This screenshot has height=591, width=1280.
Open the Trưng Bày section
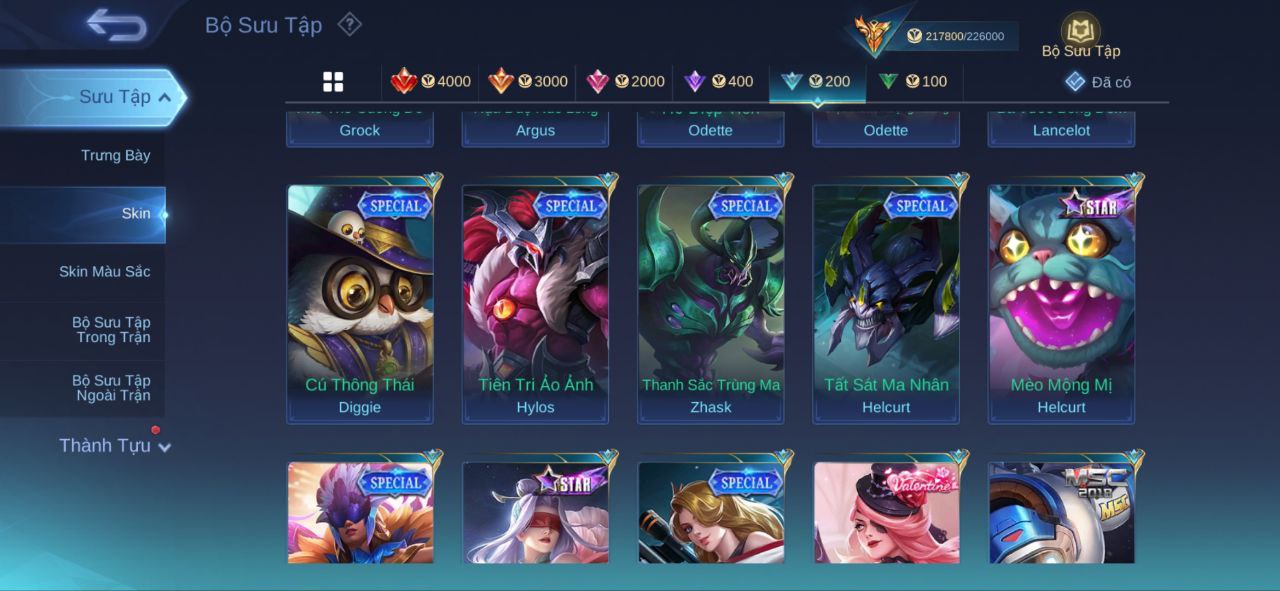(x=116, y=155)
